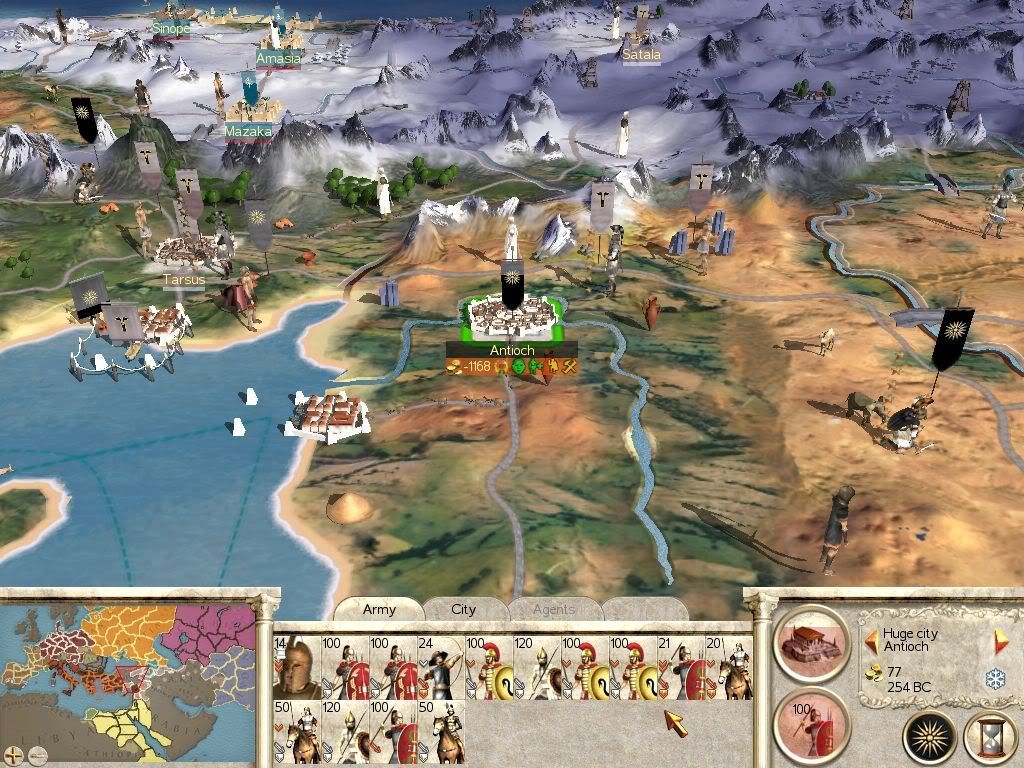Open the faction sunburst emblem button

(x=930, y=738)
